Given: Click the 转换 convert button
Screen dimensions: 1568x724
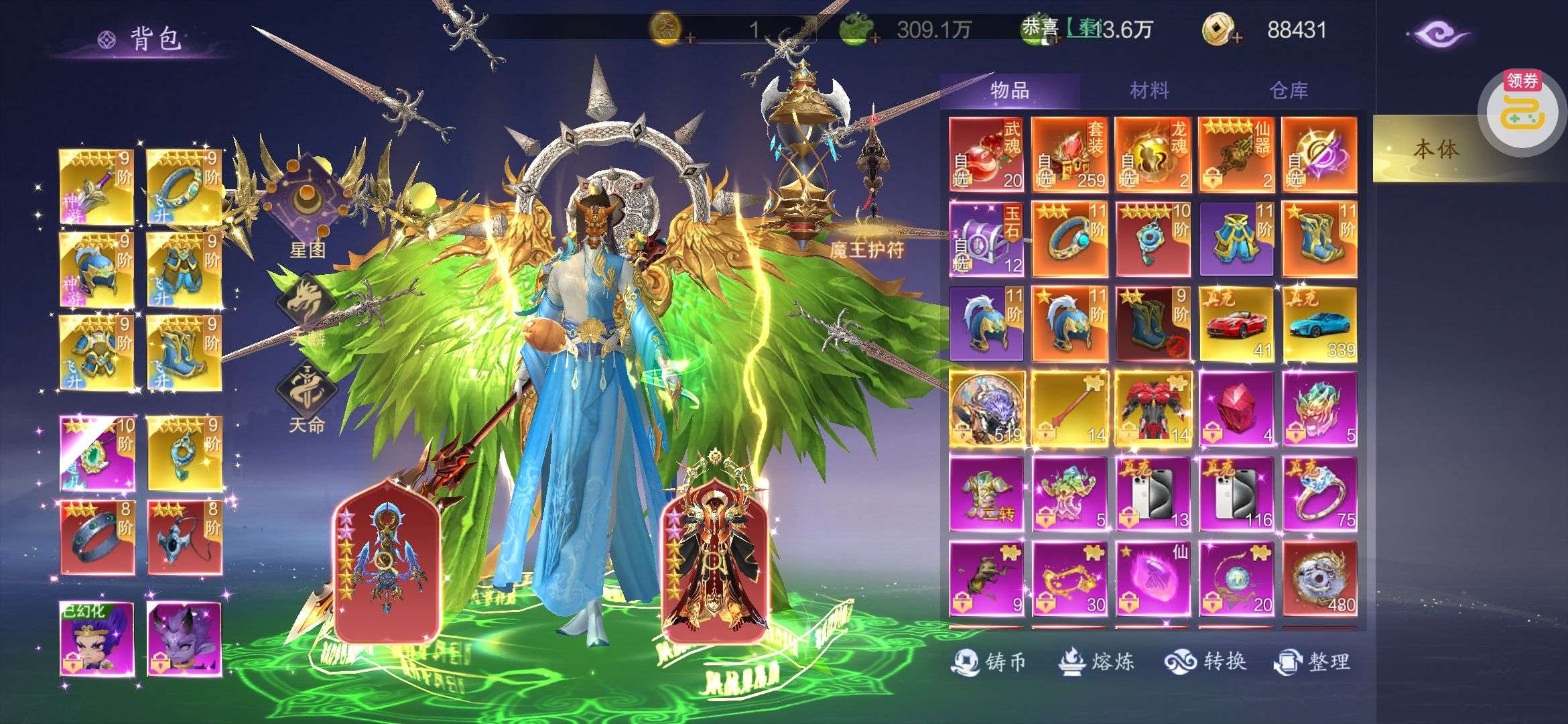Looking at the screenshot, I should [x=1205, y=662].
